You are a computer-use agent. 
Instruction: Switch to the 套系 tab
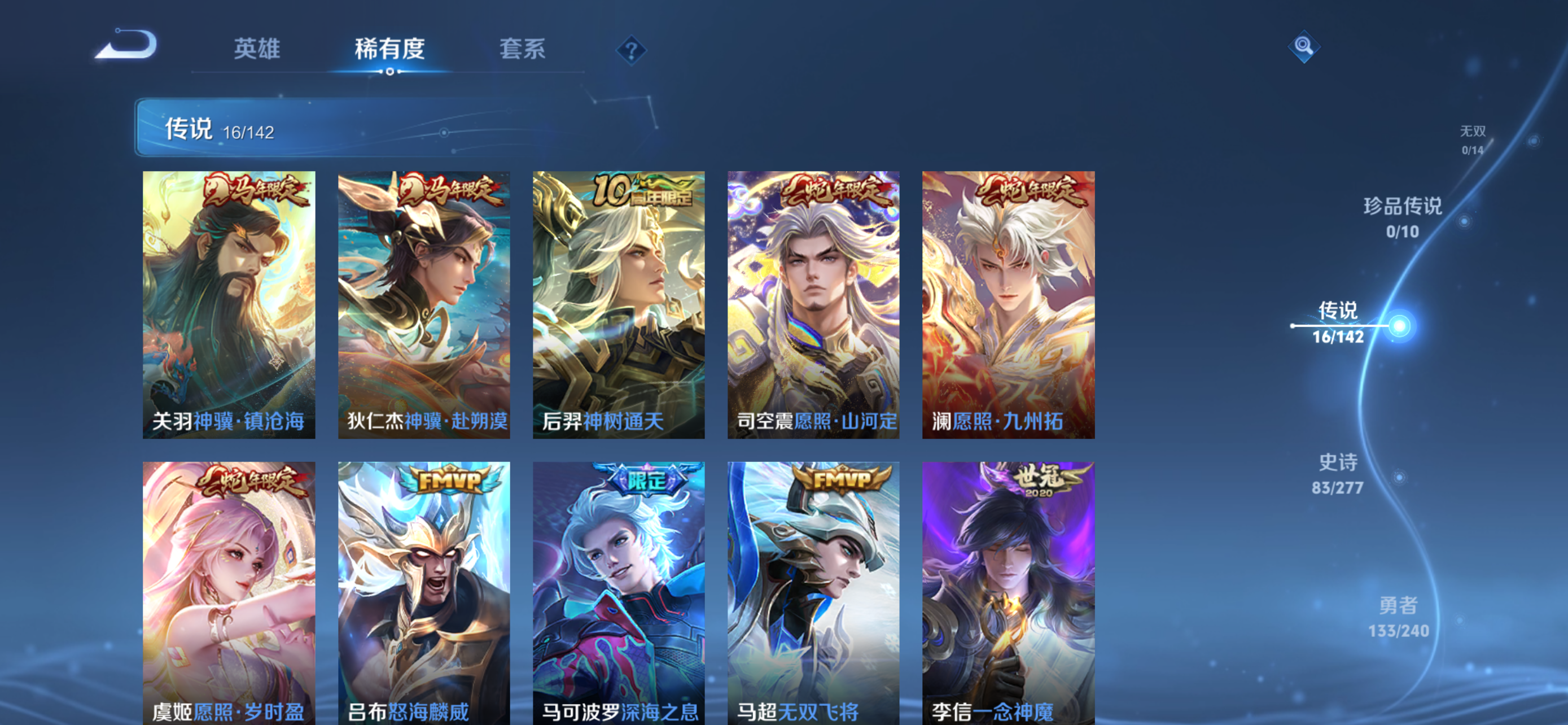(x=522, y=50)
